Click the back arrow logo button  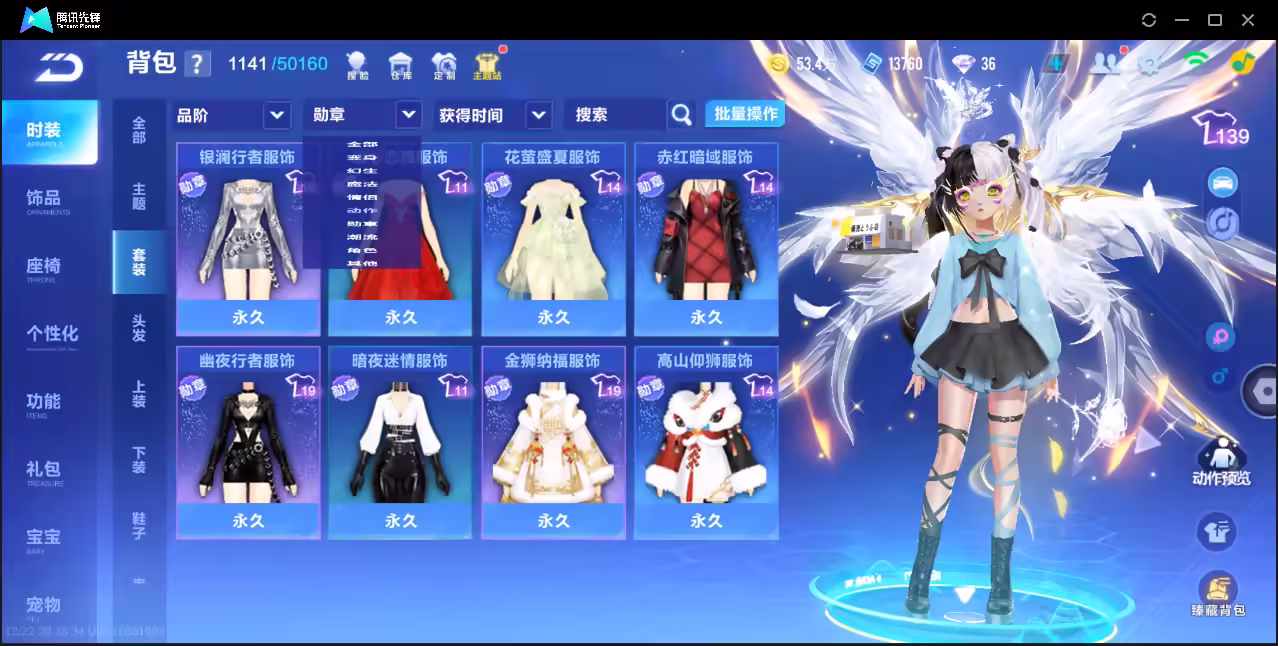58,67
